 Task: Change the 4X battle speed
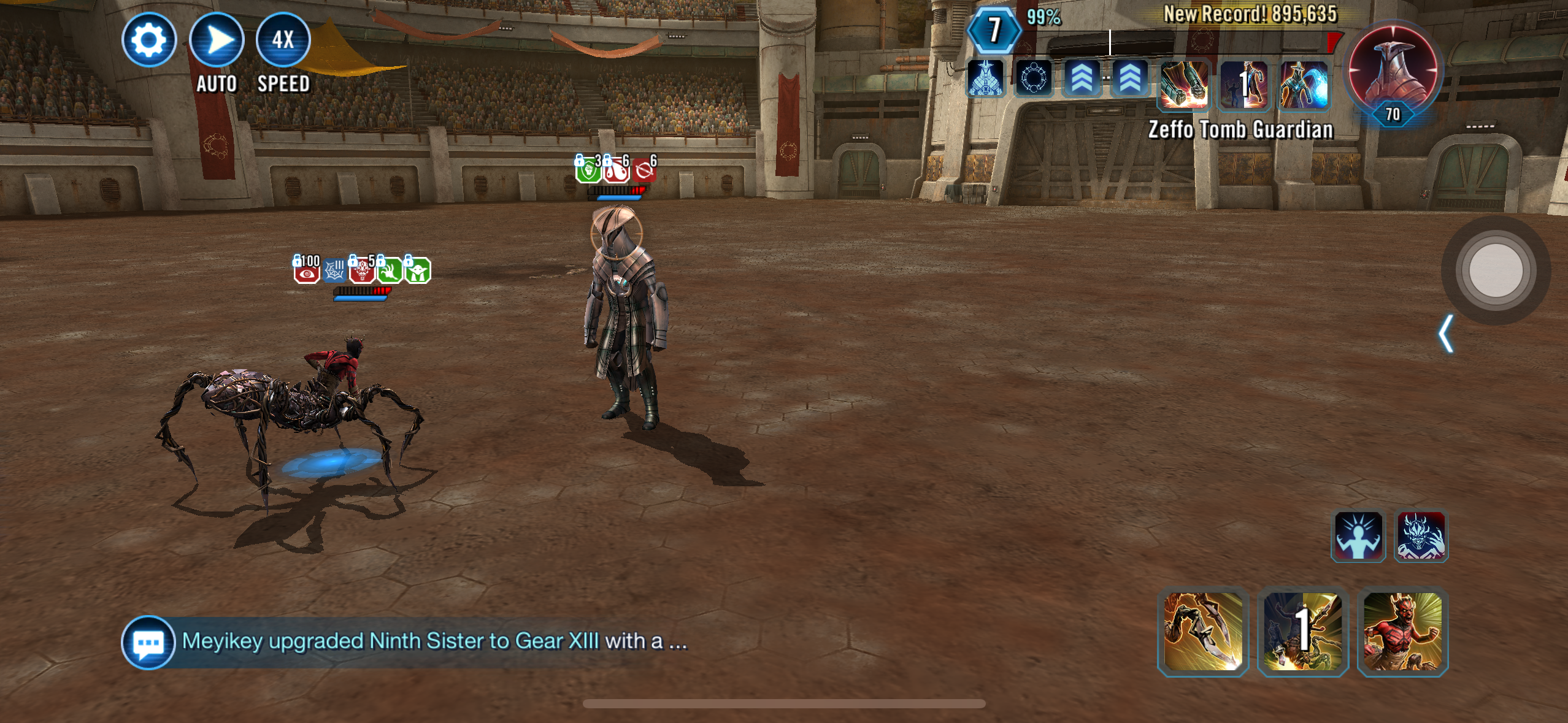(x=283, y=40)
